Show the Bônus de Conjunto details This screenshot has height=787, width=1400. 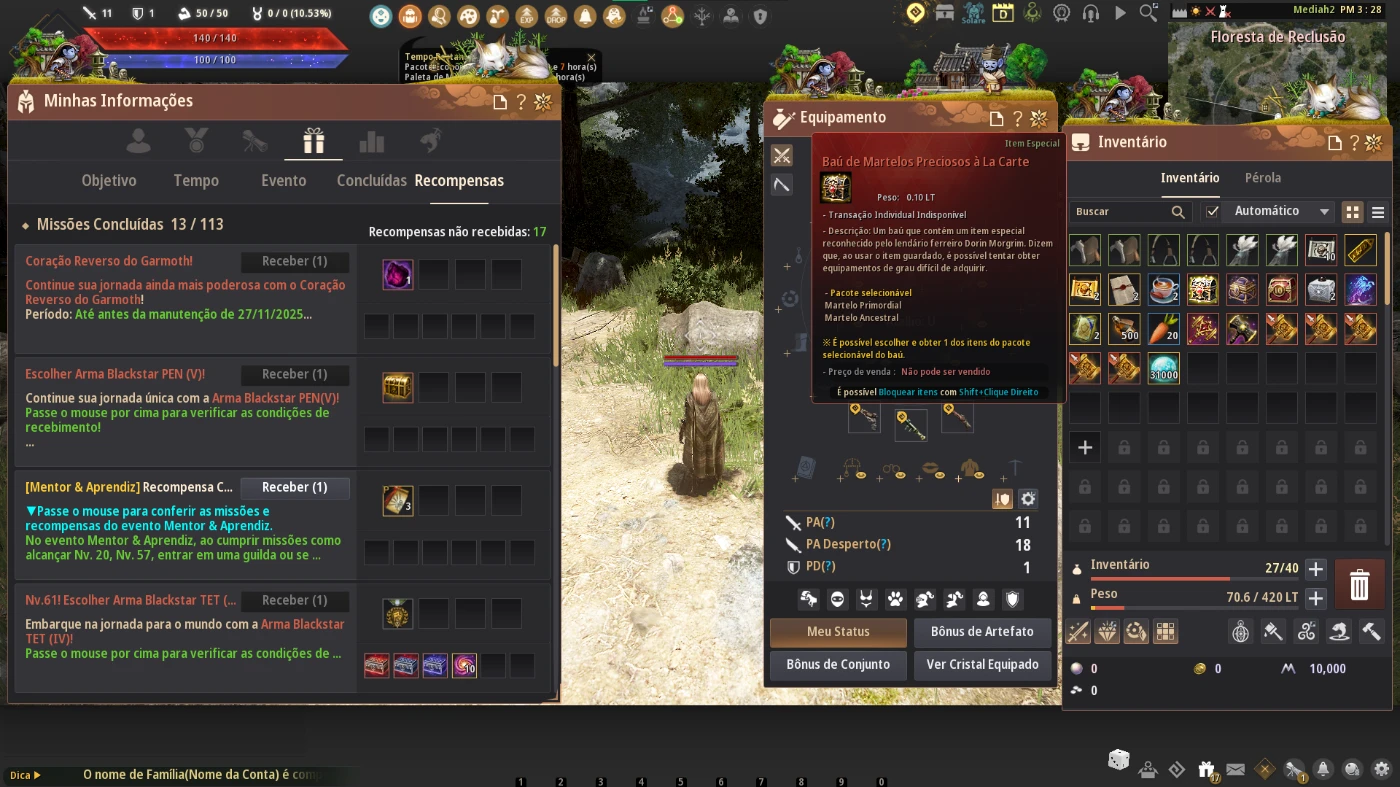838,665
